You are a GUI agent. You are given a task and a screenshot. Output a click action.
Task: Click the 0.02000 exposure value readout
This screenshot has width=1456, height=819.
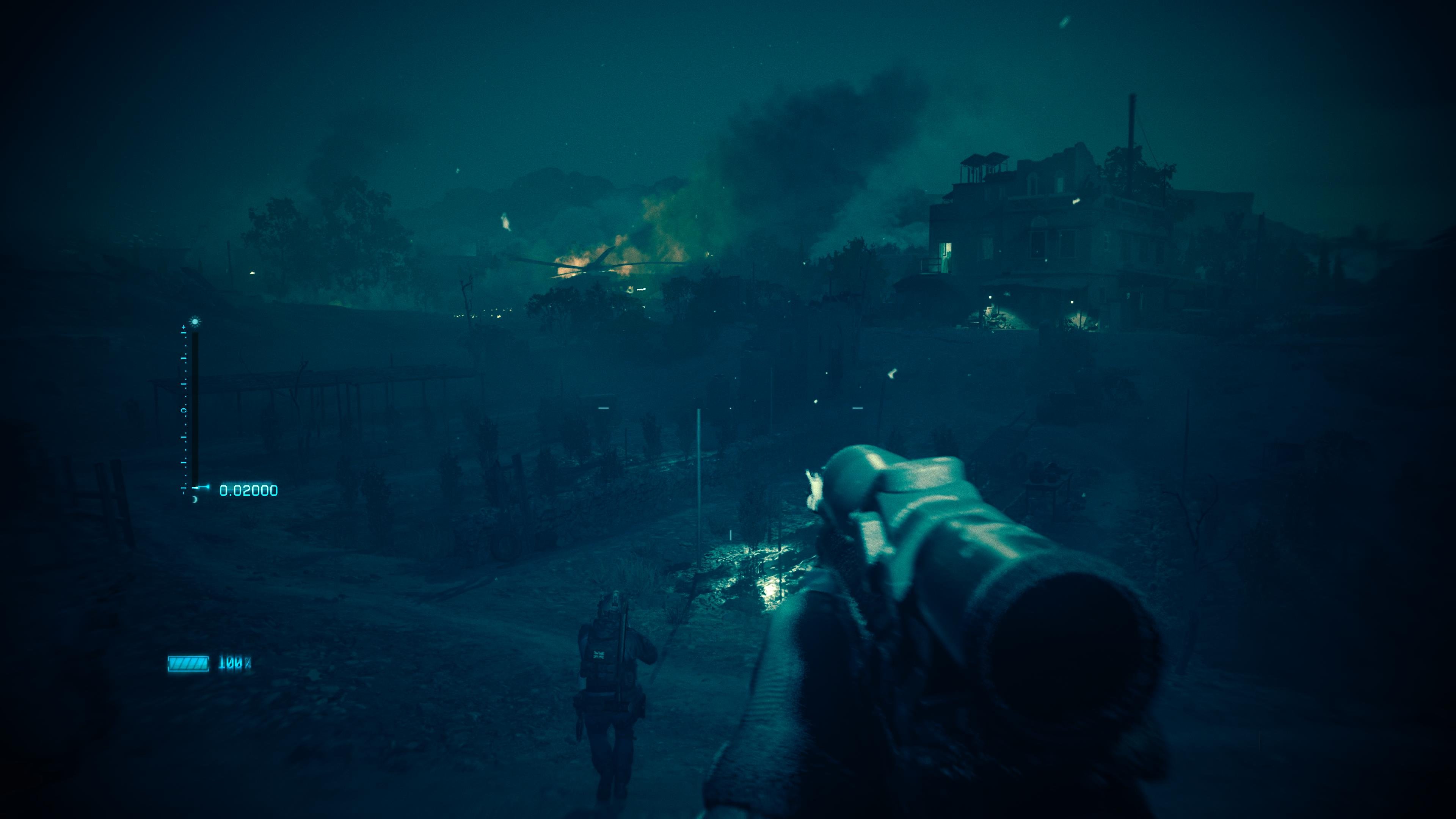click(248, 490)
